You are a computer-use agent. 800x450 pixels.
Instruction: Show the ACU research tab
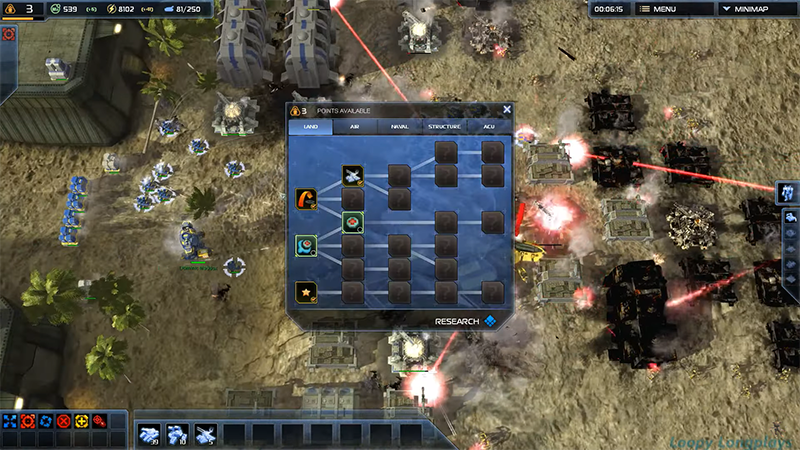(489, 127)
